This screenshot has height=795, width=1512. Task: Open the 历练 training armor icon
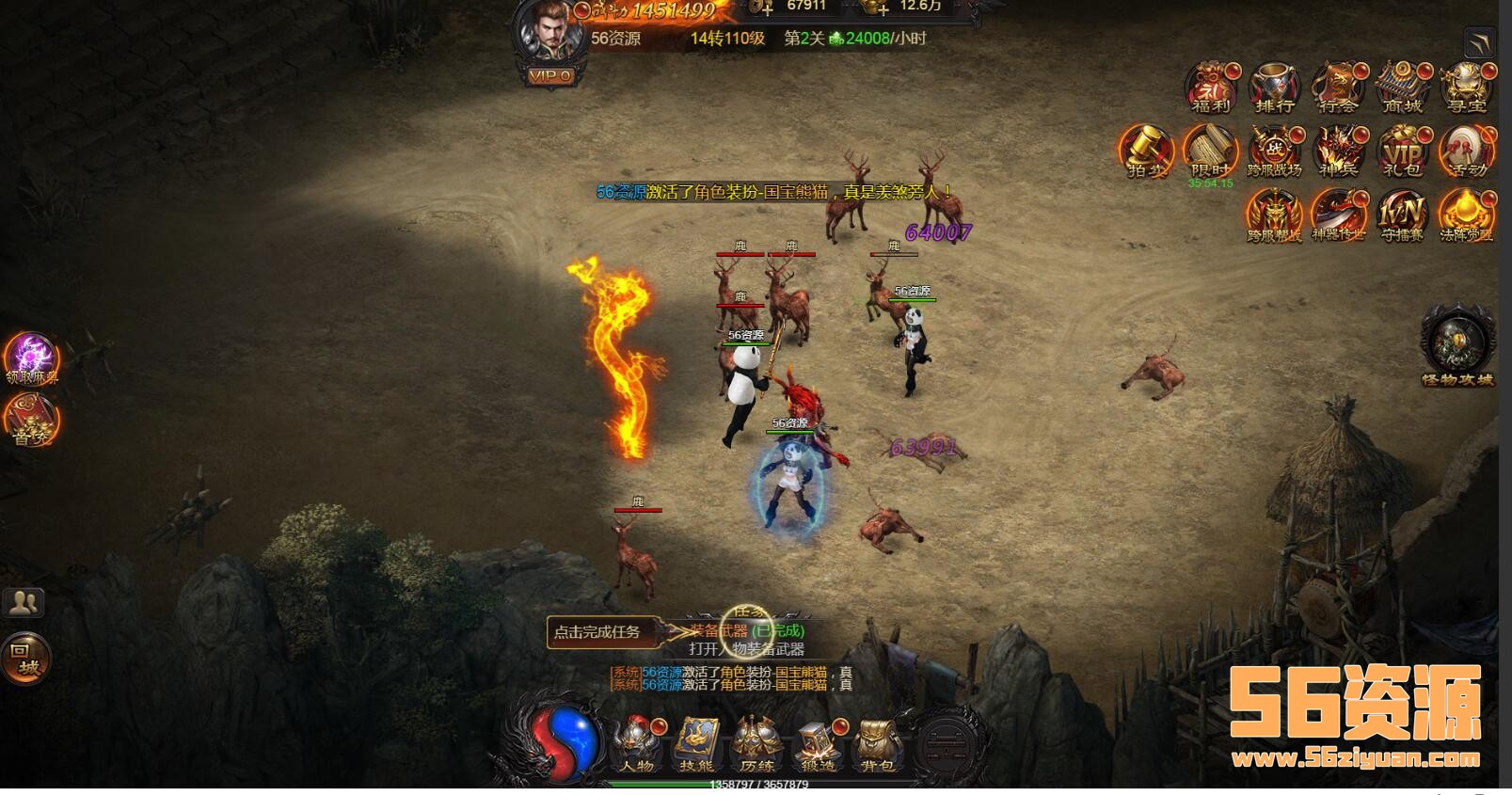tap(756, 743)
